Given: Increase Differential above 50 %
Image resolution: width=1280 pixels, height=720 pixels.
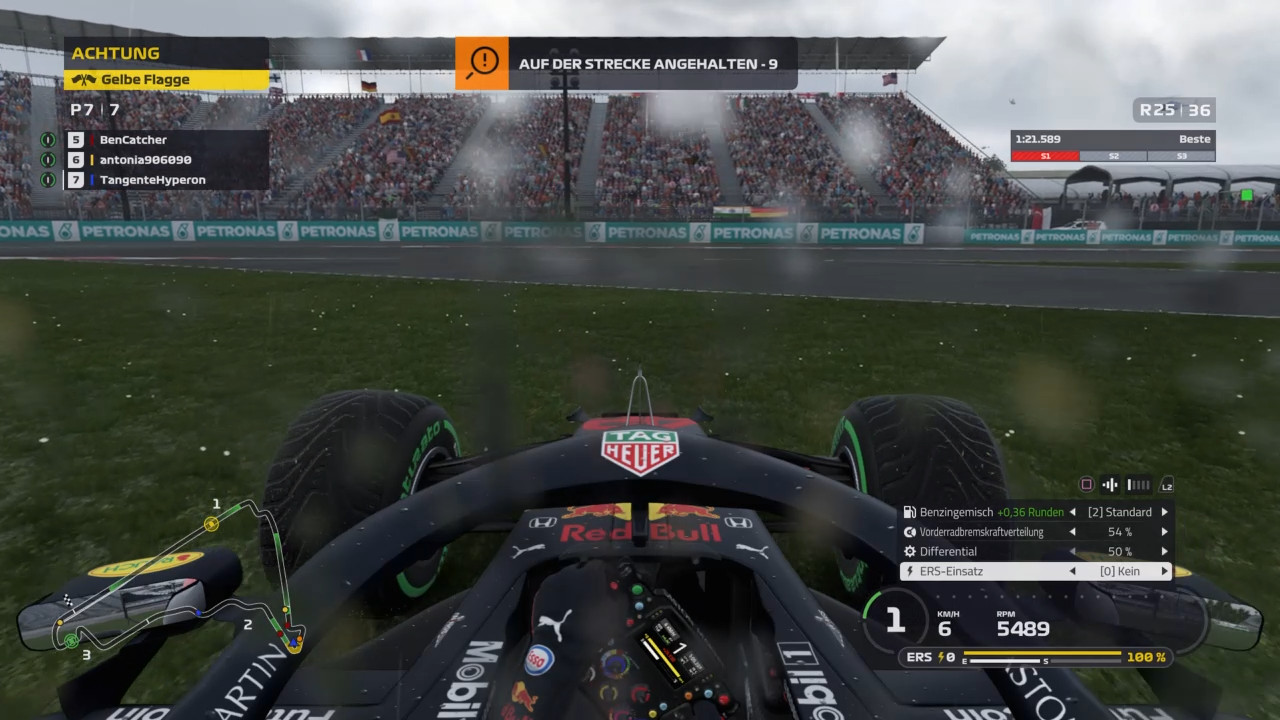Looking at the screenshot, I should (x=1164, y=552).
